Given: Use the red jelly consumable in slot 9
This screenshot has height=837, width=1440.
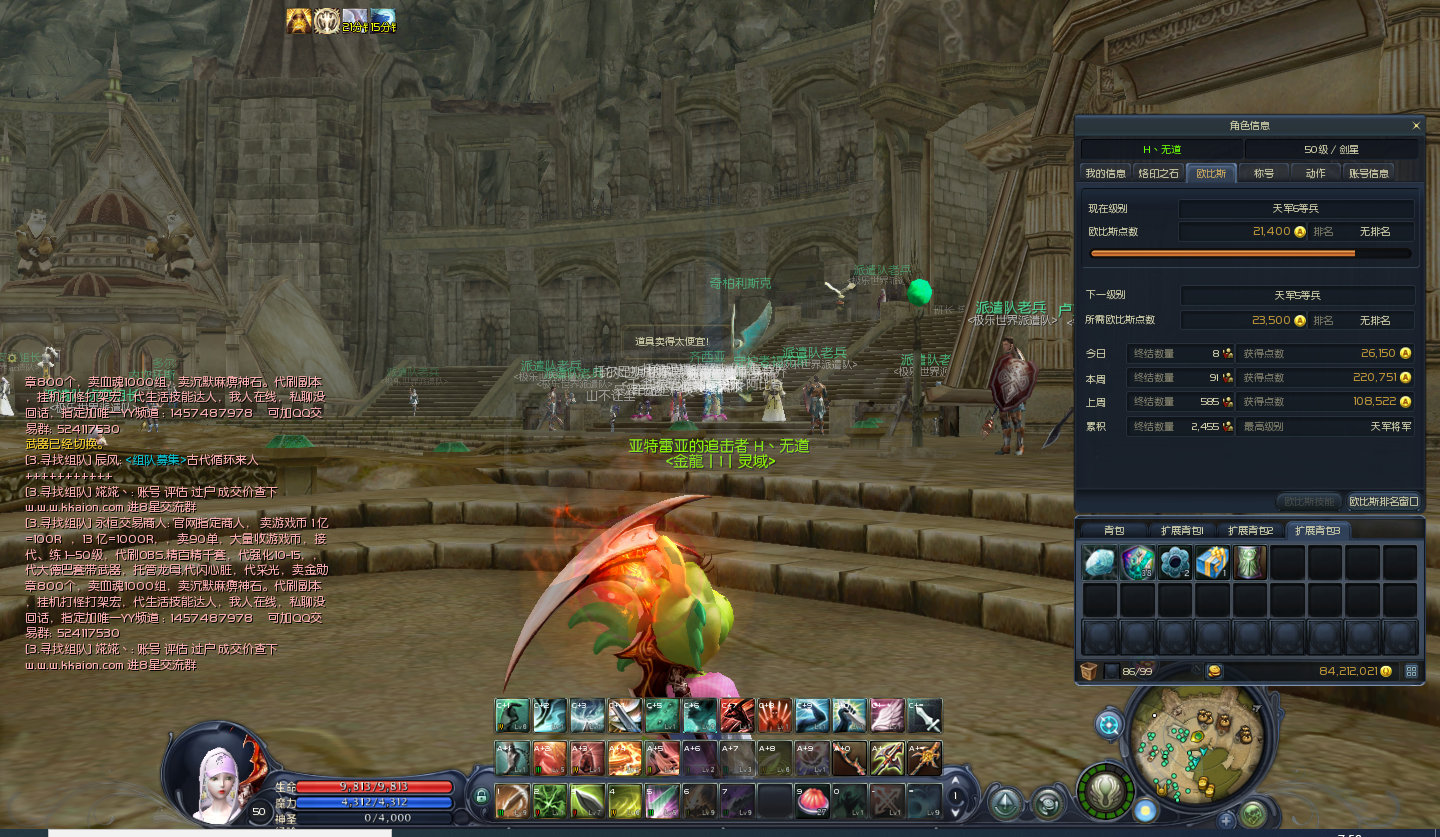Looking at the screenshot, I should (812, 802).
